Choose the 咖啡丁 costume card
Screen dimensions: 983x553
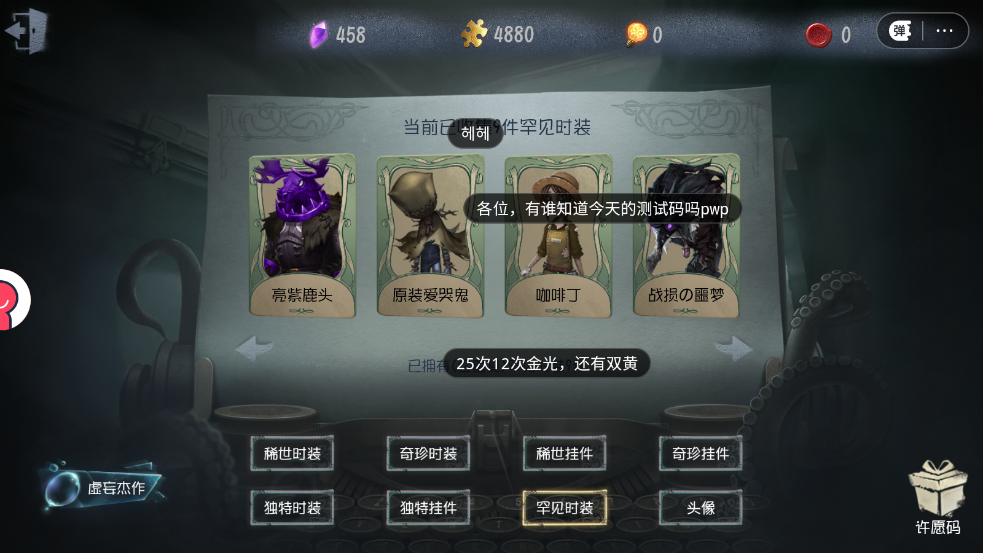[558, 236]
